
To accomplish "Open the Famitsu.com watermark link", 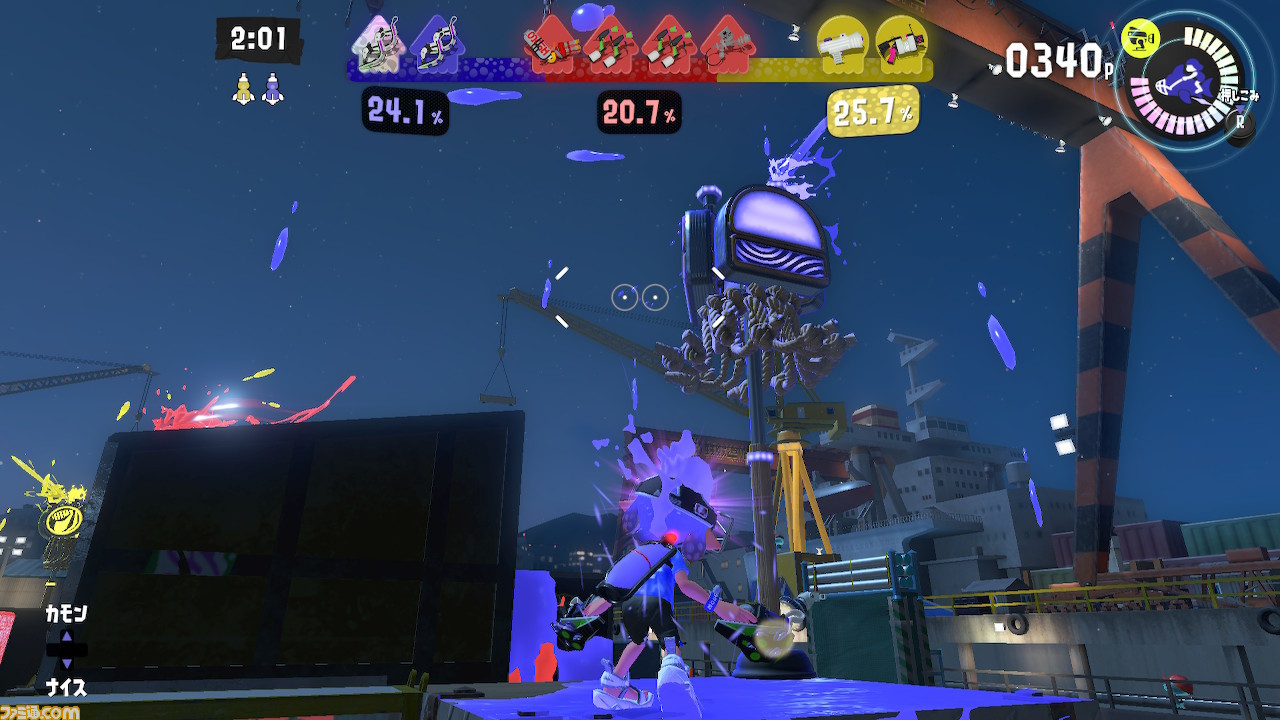I will click(43, 711).
